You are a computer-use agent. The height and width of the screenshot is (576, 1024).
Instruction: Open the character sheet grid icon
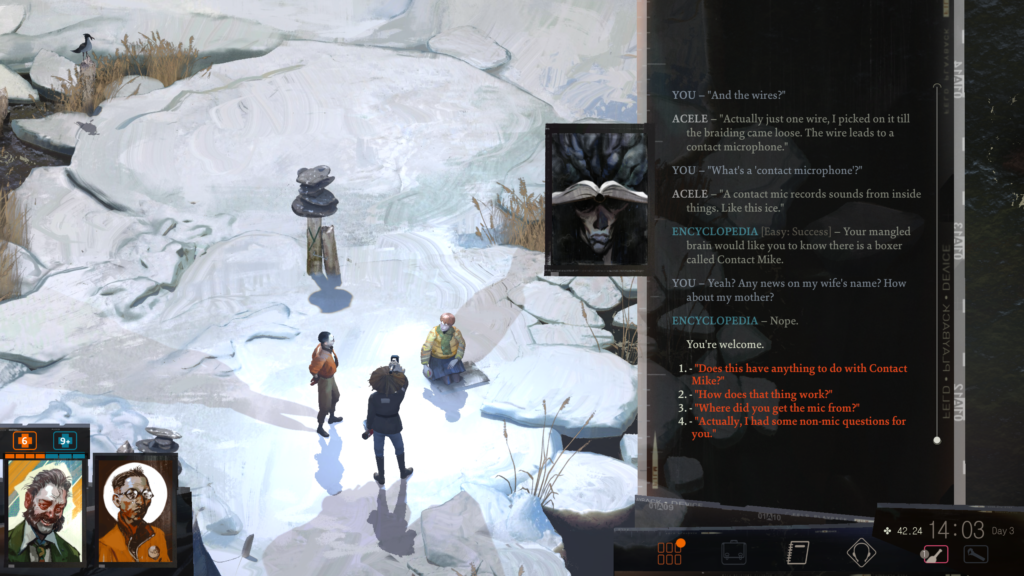(x=669, y=553)
